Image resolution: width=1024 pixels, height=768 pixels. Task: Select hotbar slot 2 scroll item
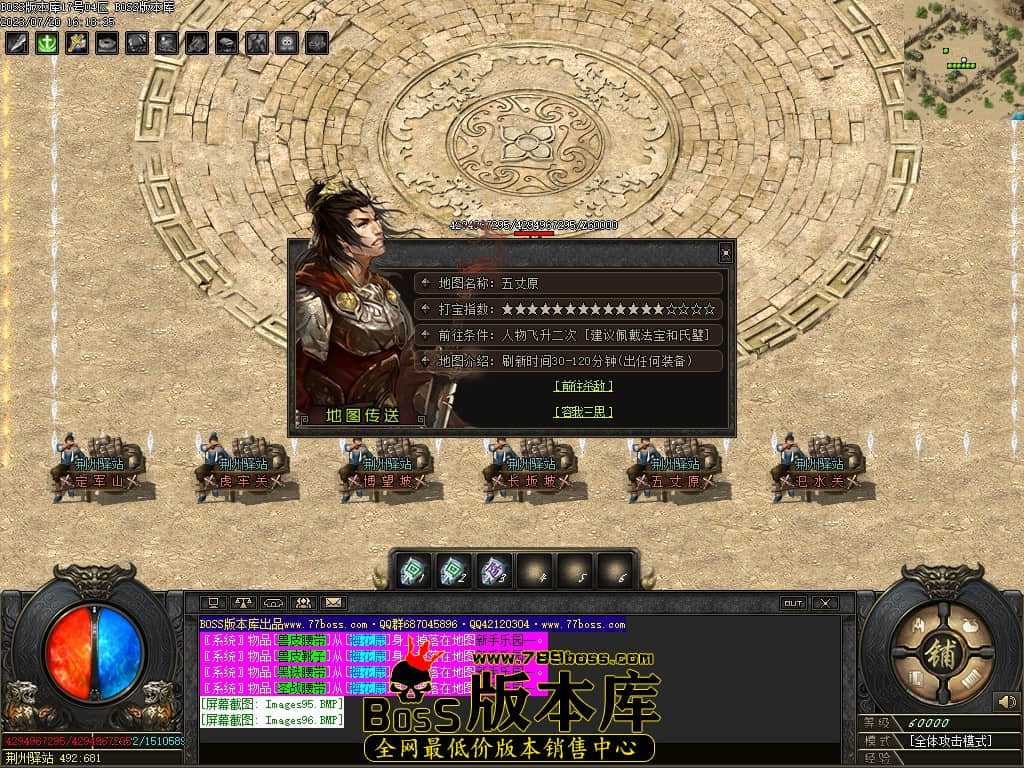point(455,570)
